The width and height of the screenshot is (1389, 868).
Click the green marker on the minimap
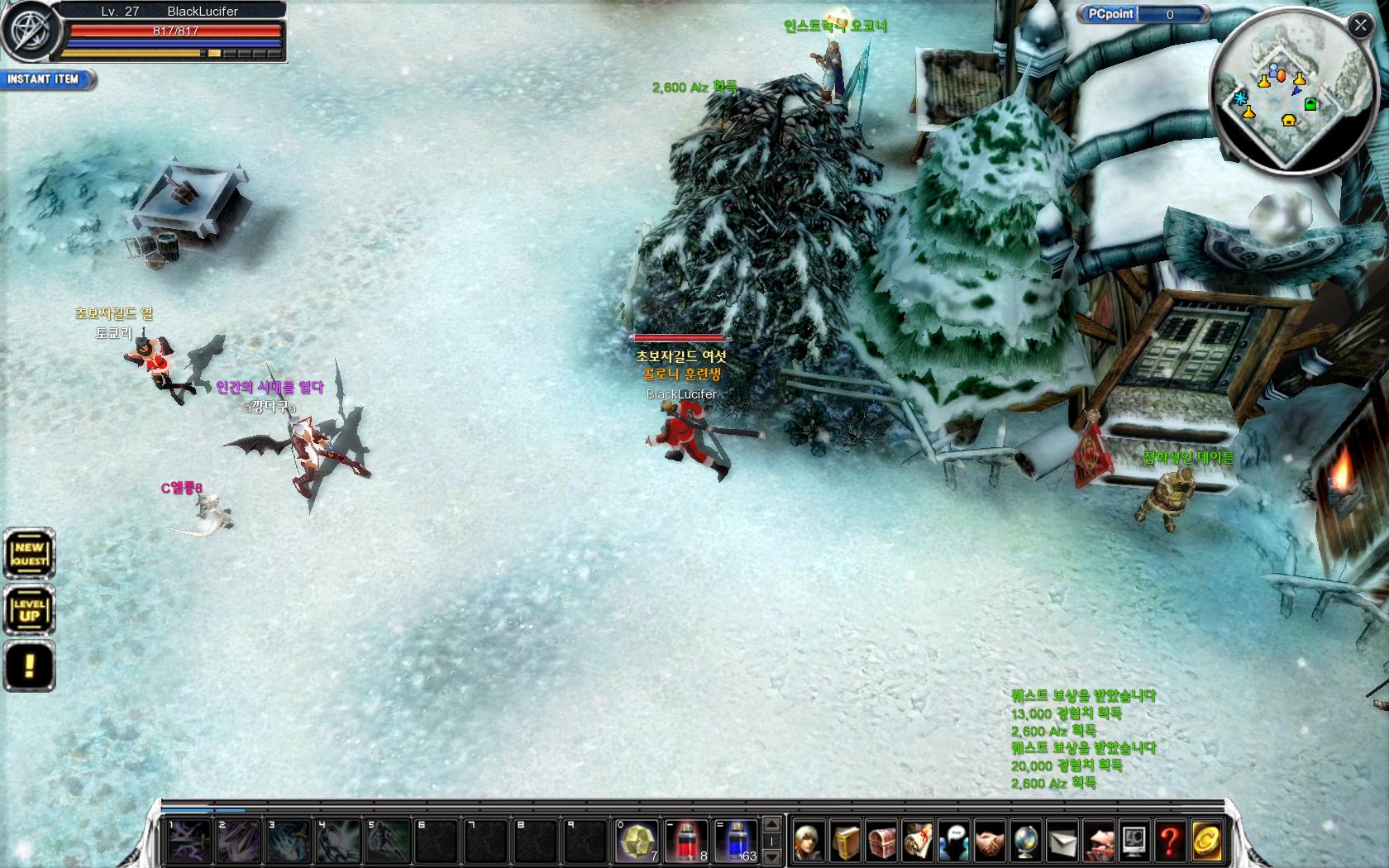click(1310, 103)
